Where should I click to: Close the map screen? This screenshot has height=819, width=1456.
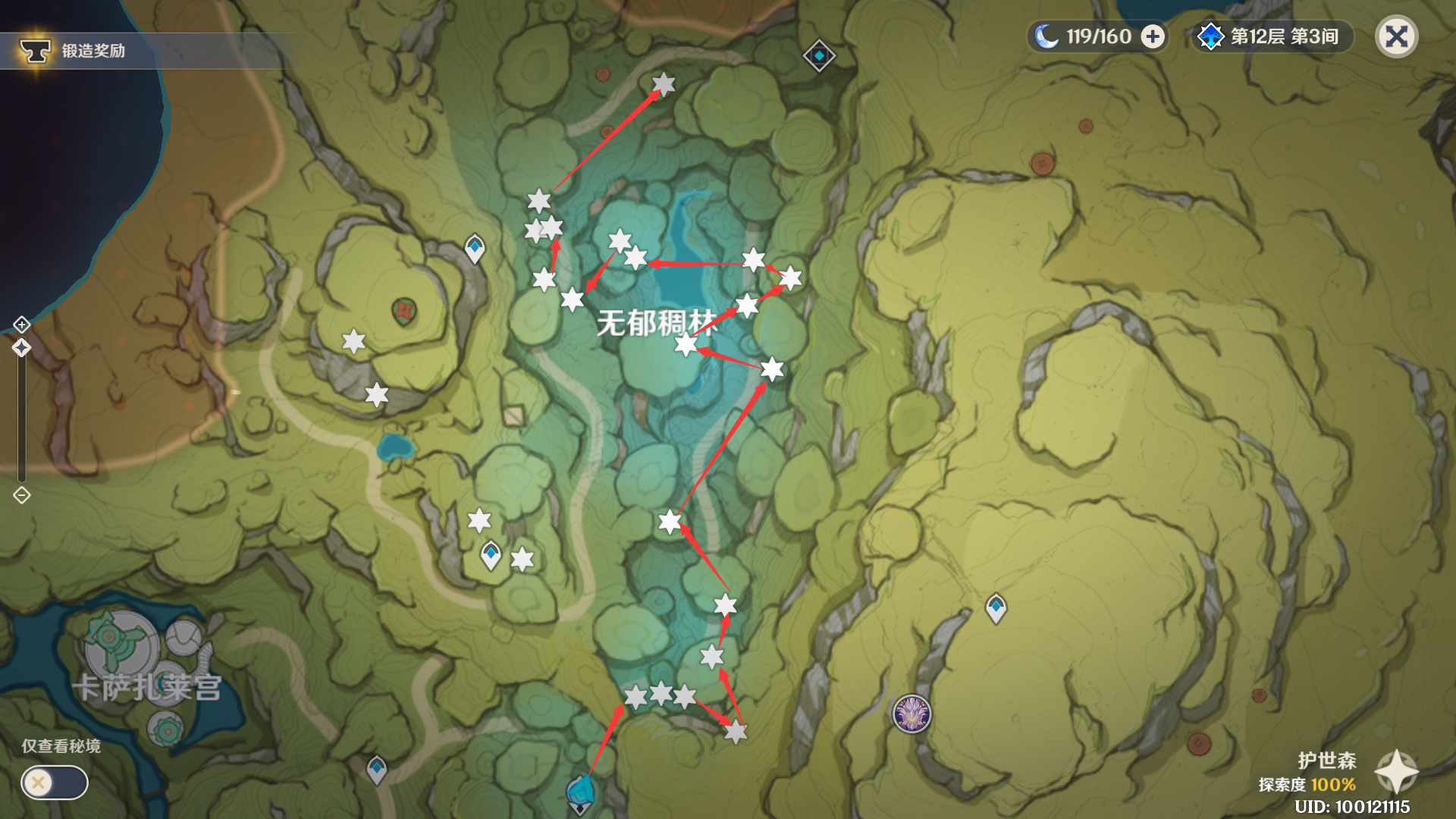click(1396, 36)
